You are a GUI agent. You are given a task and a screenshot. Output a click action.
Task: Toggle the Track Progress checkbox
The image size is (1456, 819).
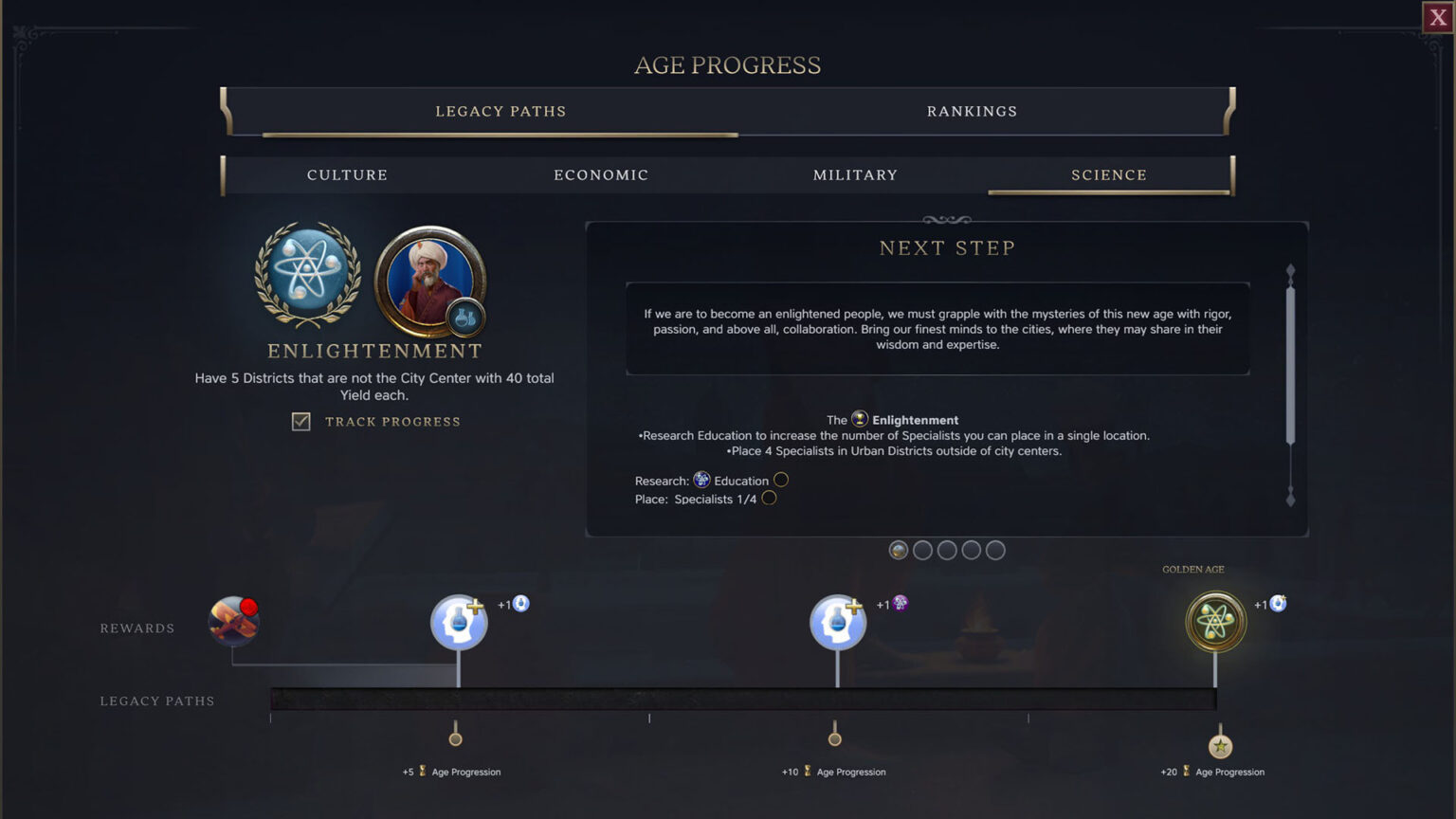(x=300, y=421)
